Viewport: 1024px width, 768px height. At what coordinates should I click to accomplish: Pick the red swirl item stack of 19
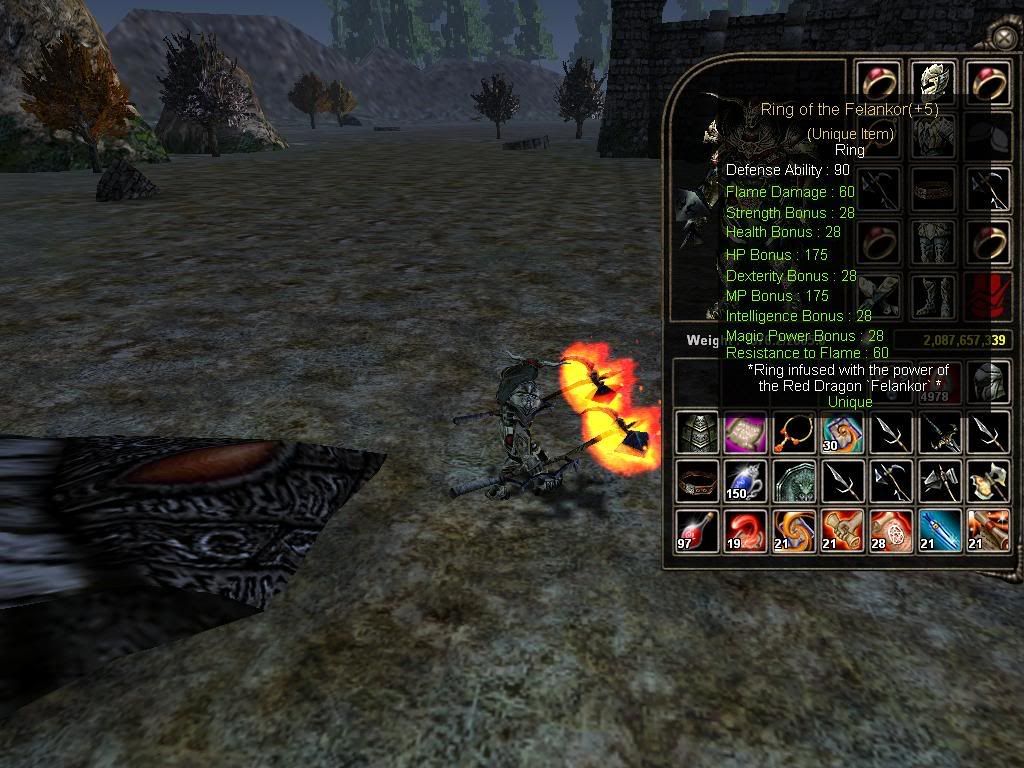click(745, 530)
